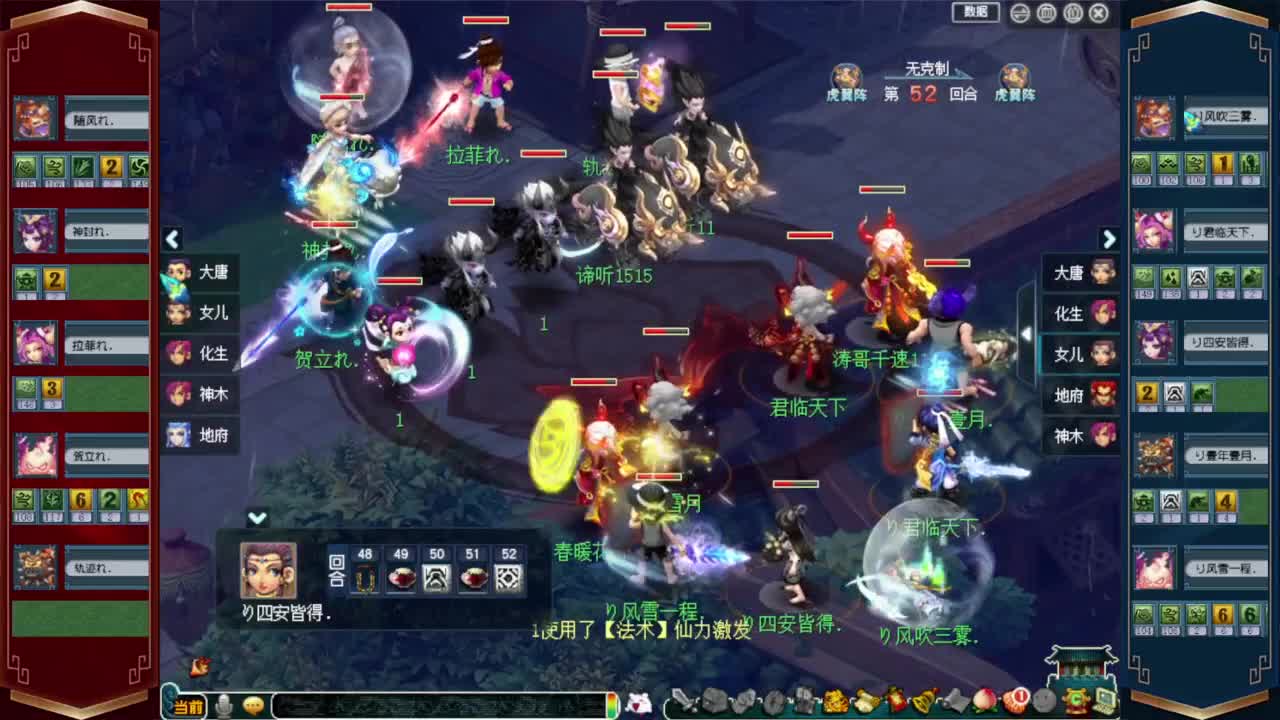Click the golden bell icon on the bottom toolbar
This screenshot has height=720, width=1280.
[922, 700]
